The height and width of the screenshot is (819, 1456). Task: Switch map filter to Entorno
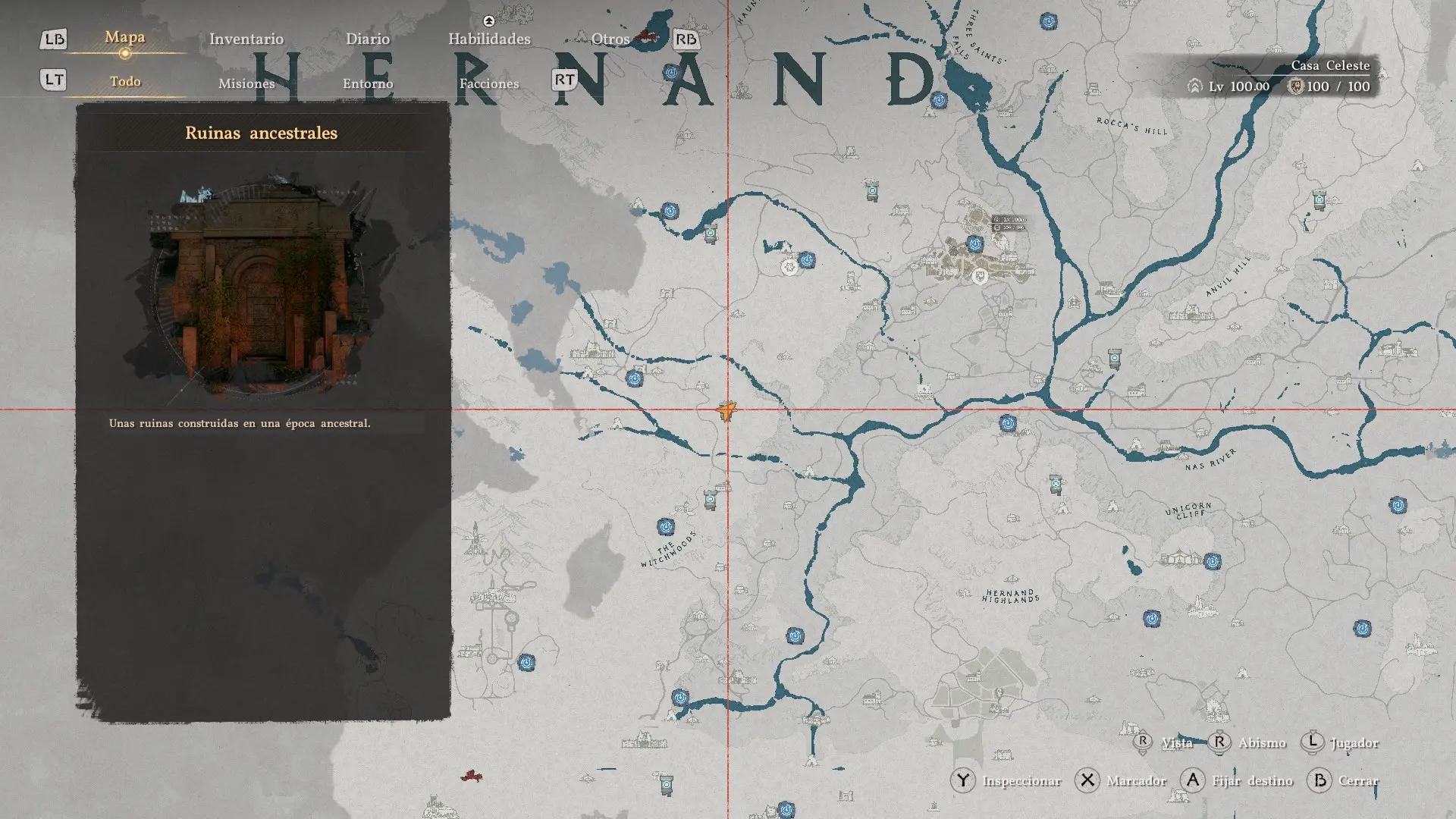tap(368, 83)
